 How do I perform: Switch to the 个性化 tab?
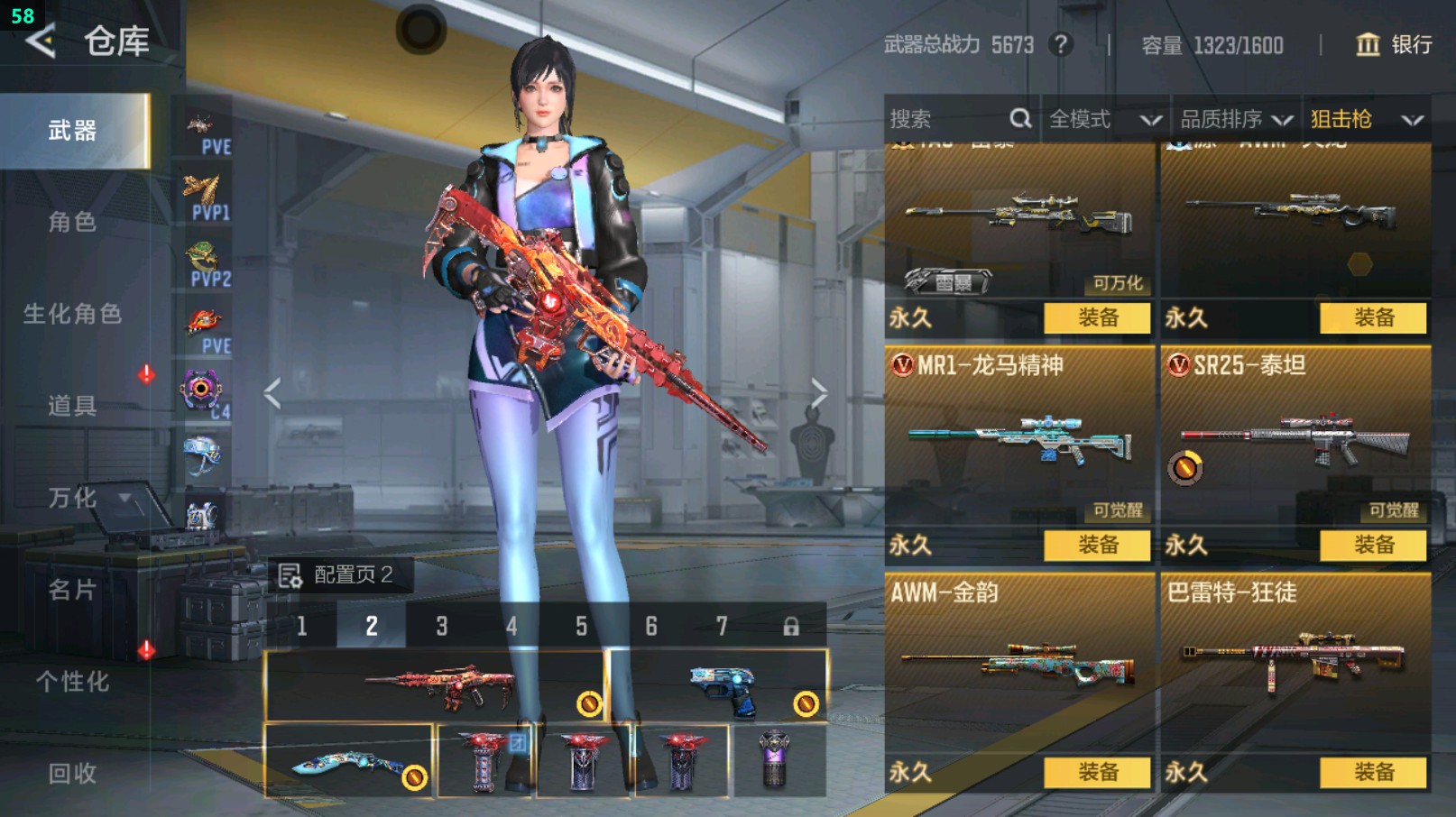pos(72,682)
